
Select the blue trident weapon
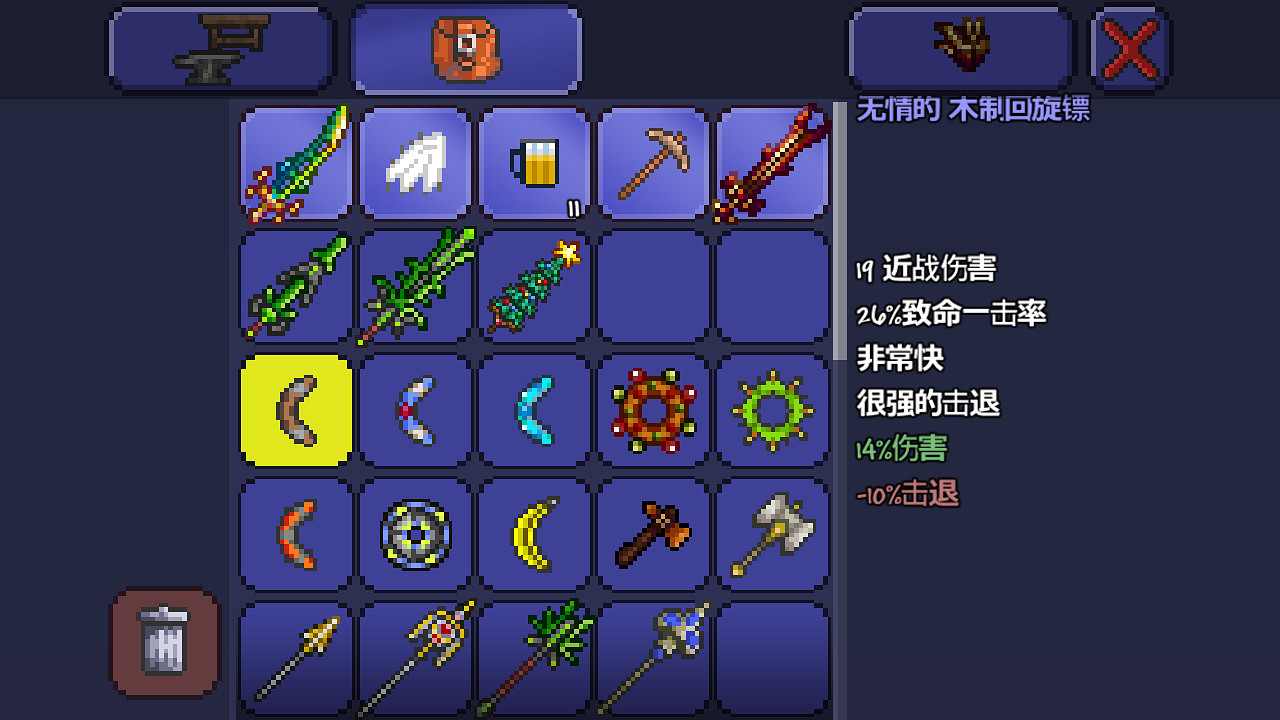coord(653,657)
